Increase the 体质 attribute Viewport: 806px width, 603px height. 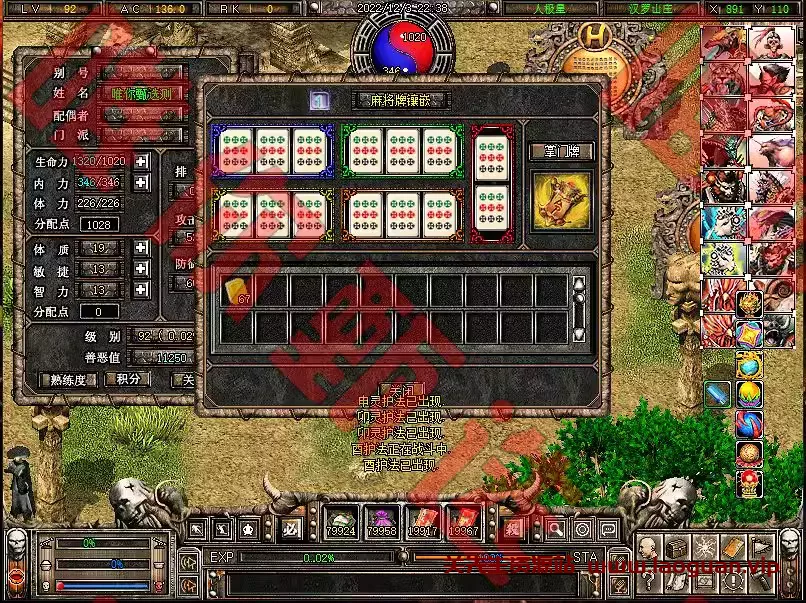coord(142,248)
